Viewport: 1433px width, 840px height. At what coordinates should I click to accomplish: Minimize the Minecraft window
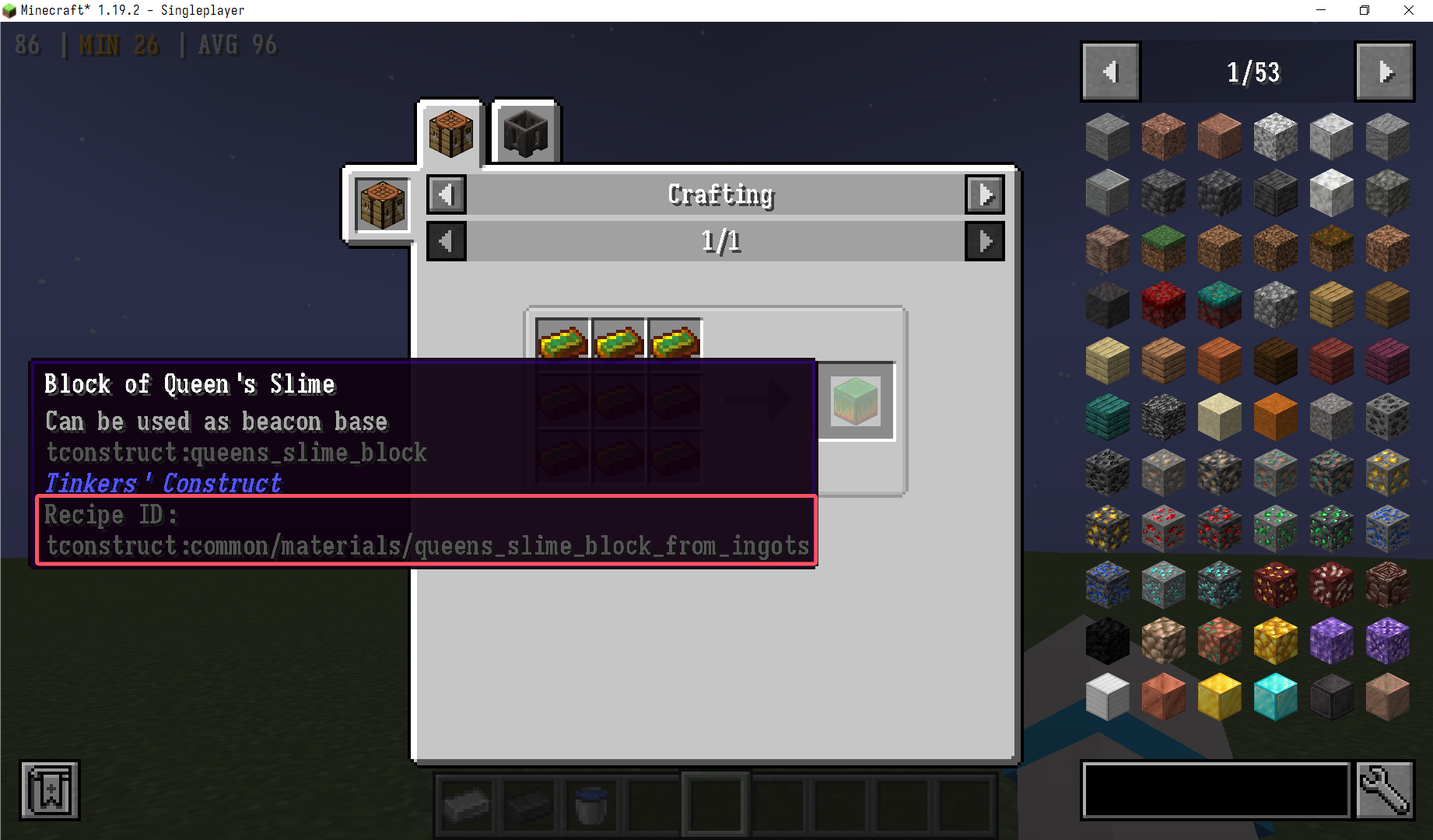pos(1321,10)
